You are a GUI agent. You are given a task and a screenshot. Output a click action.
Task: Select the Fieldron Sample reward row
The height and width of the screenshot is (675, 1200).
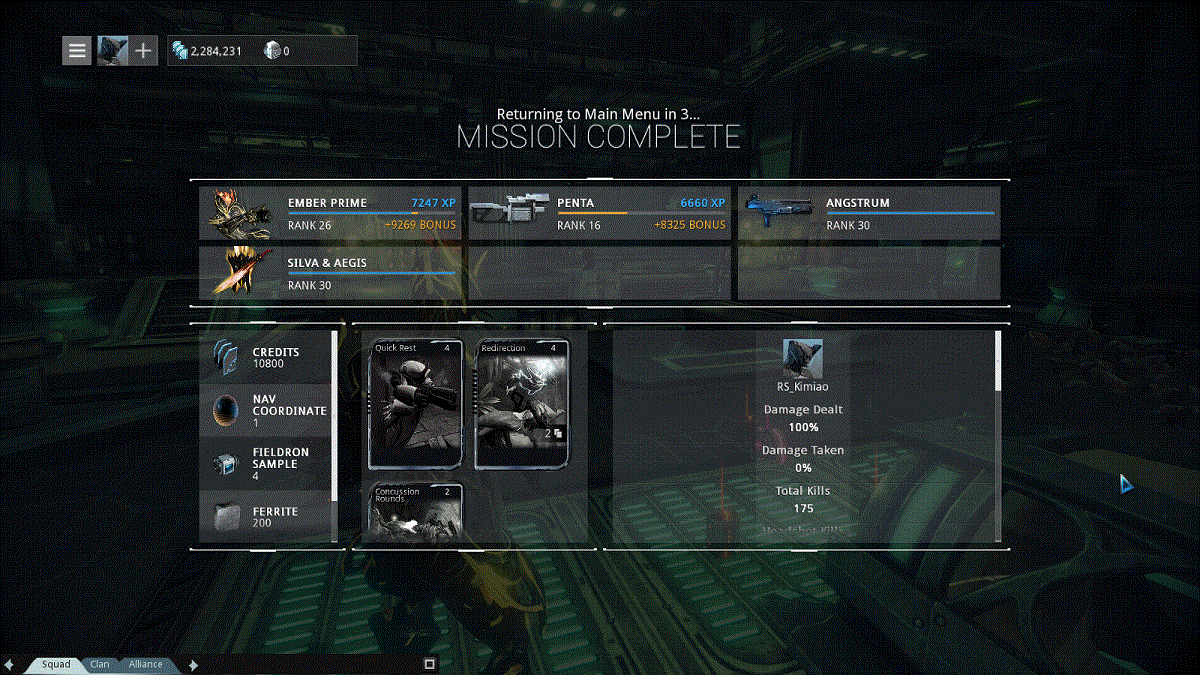coord(265,463)
